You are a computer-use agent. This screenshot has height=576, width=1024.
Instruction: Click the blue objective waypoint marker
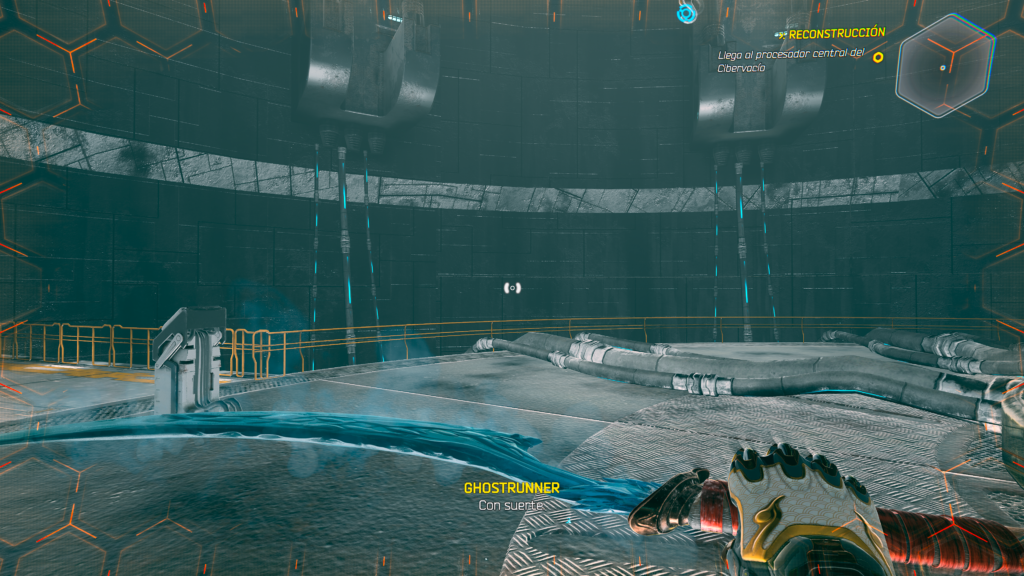686,13
